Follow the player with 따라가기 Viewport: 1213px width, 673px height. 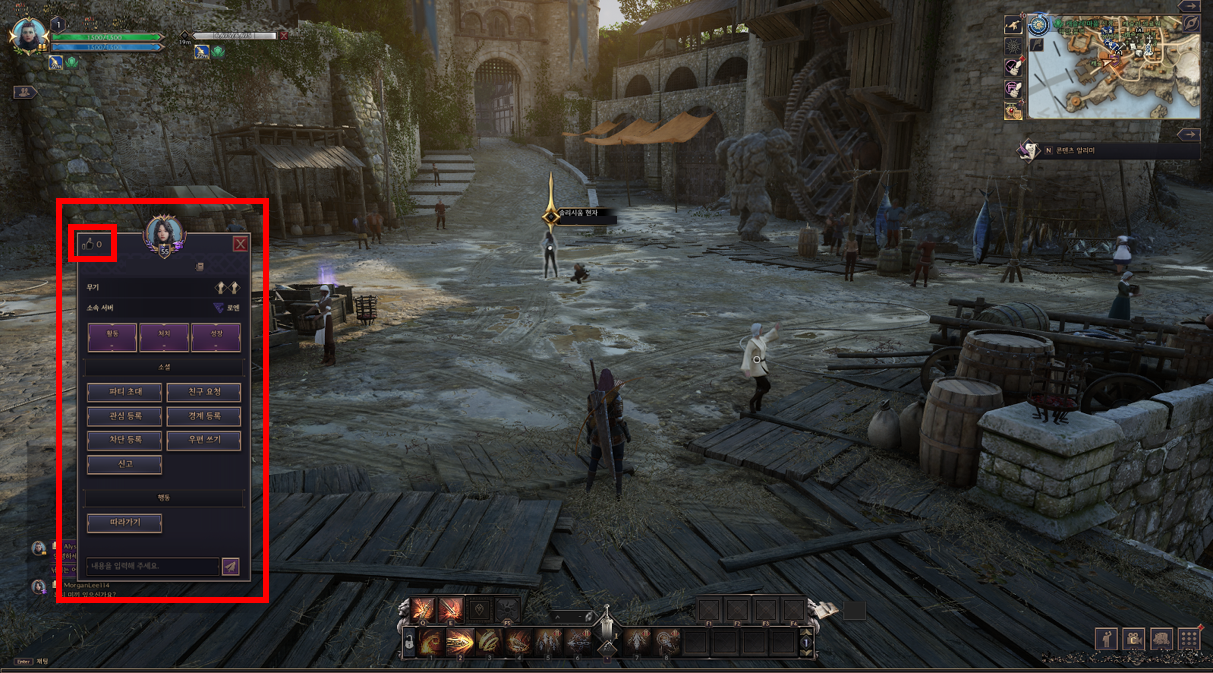point(124,522)
